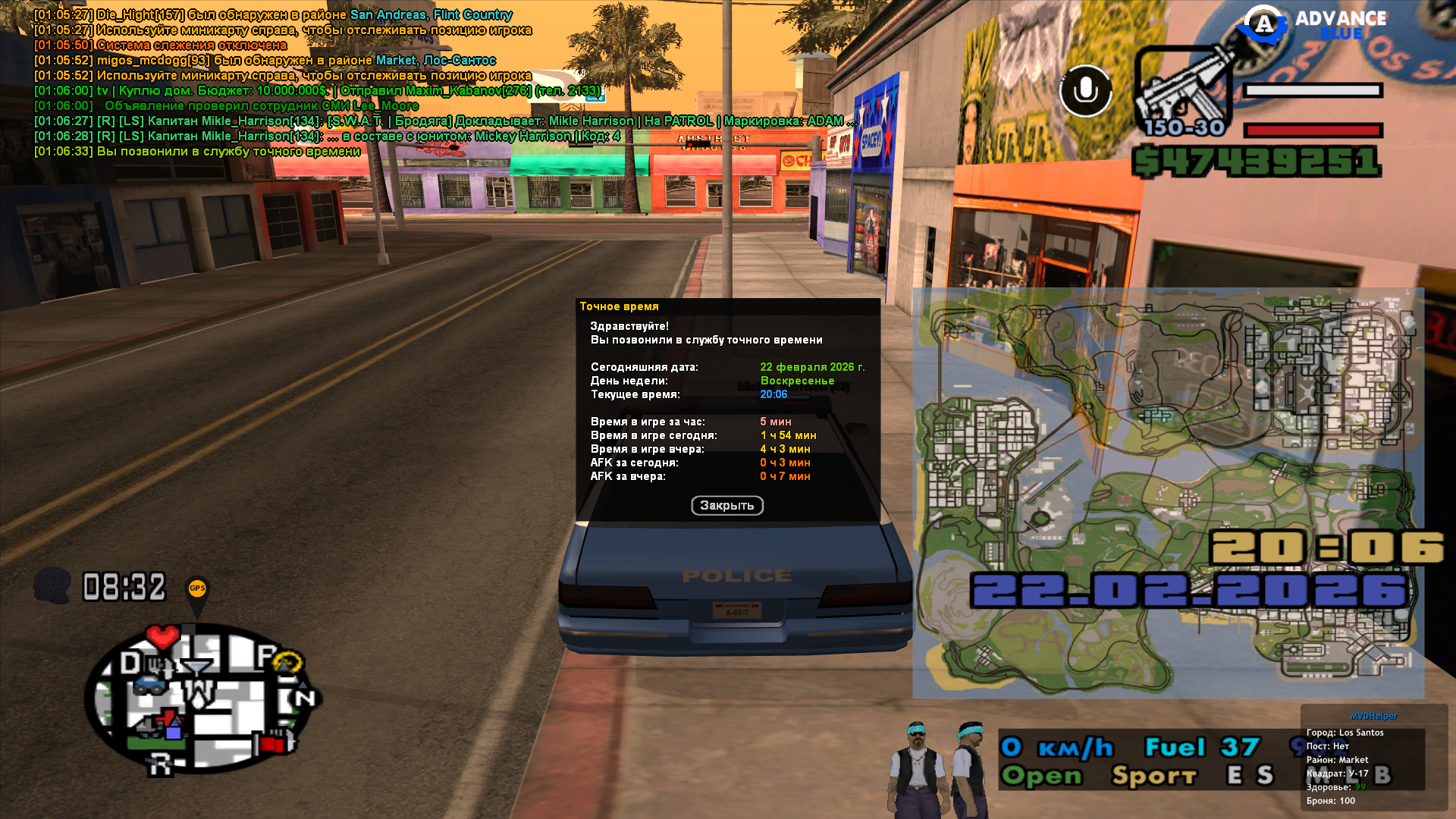This screenshot has height=819, width=1456.
Task: Click the circular radar minimap
Action: (201, 698)
